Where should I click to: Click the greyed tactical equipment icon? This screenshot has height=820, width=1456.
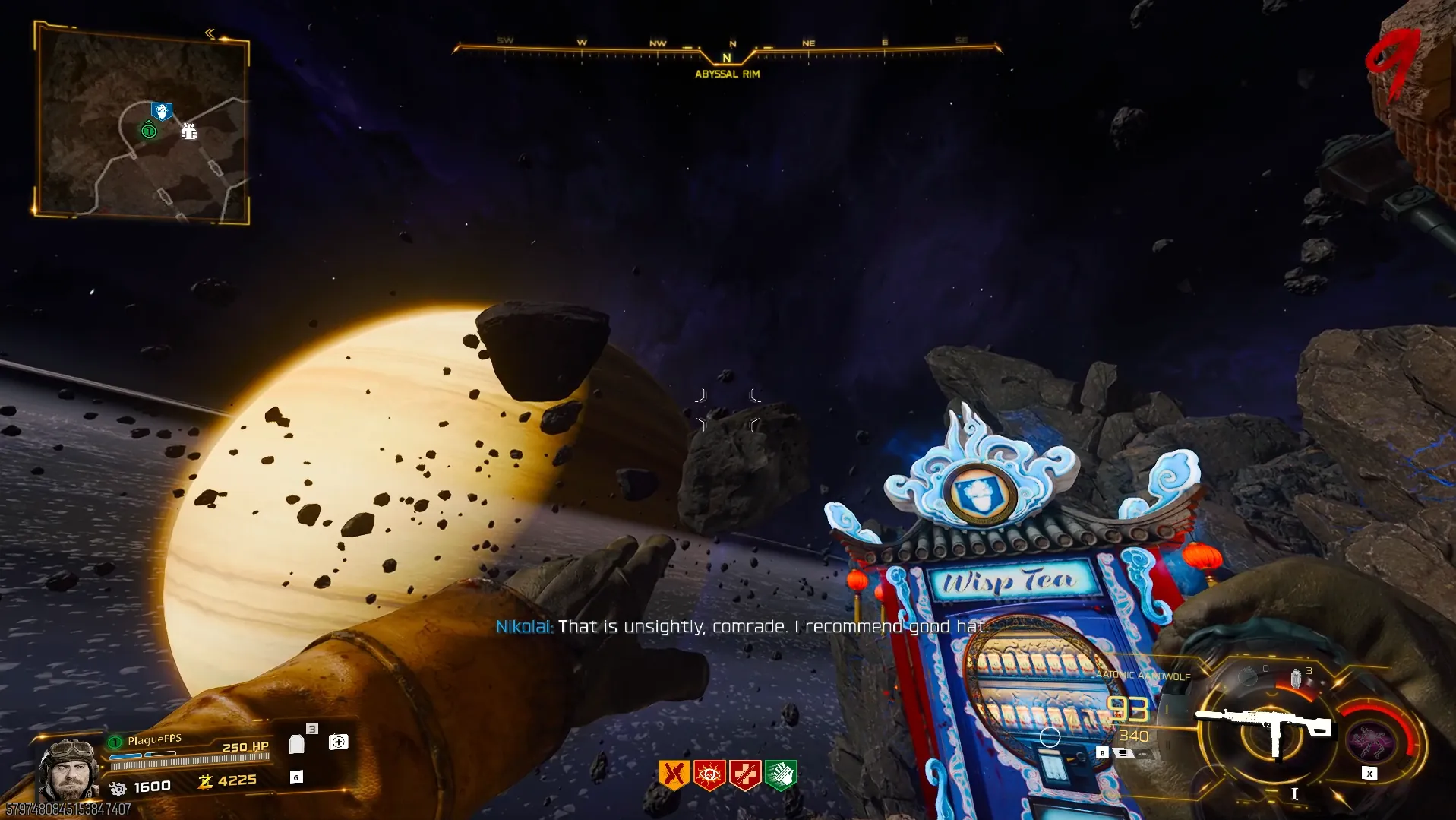(x=1248, y=676)
